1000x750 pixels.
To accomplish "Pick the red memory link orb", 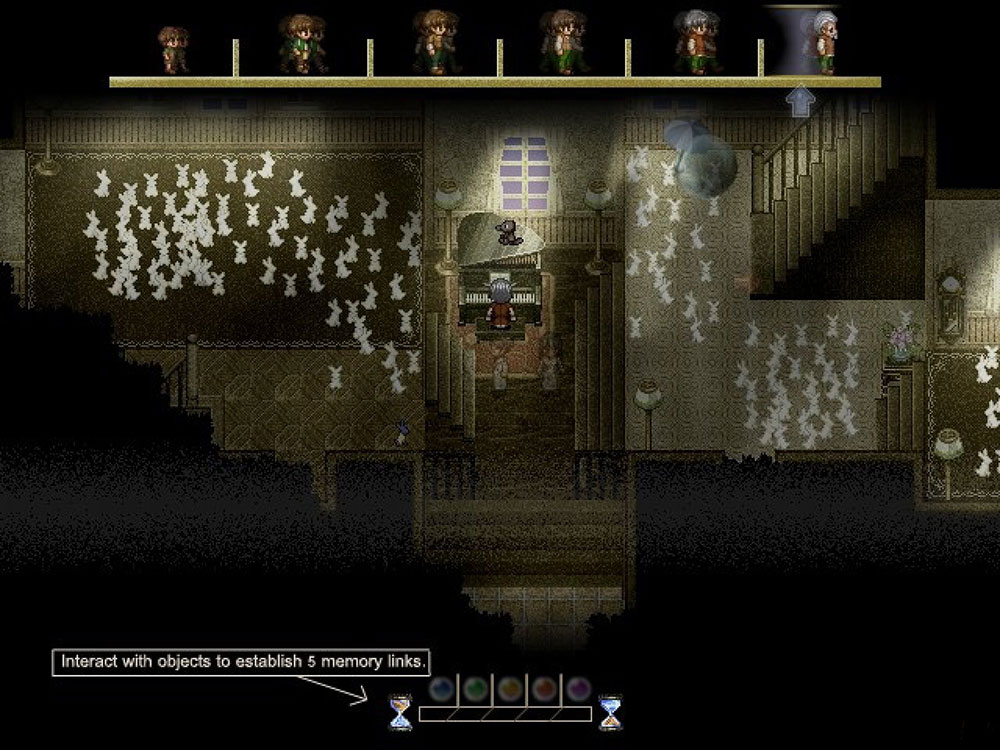I will tap(544, 689).
